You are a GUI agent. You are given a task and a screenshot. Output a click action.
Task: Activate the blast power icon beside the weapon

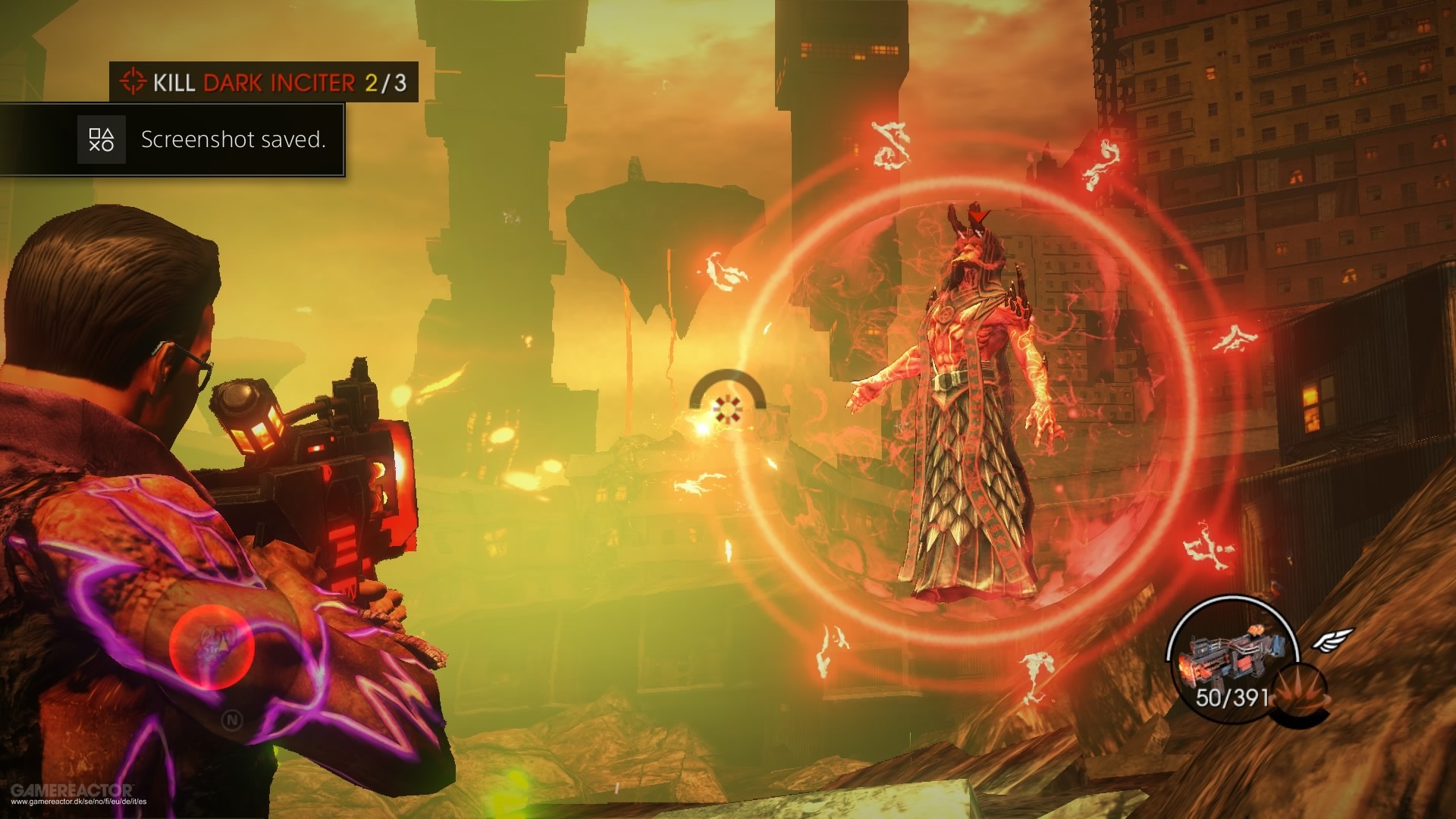(1300, 694)
